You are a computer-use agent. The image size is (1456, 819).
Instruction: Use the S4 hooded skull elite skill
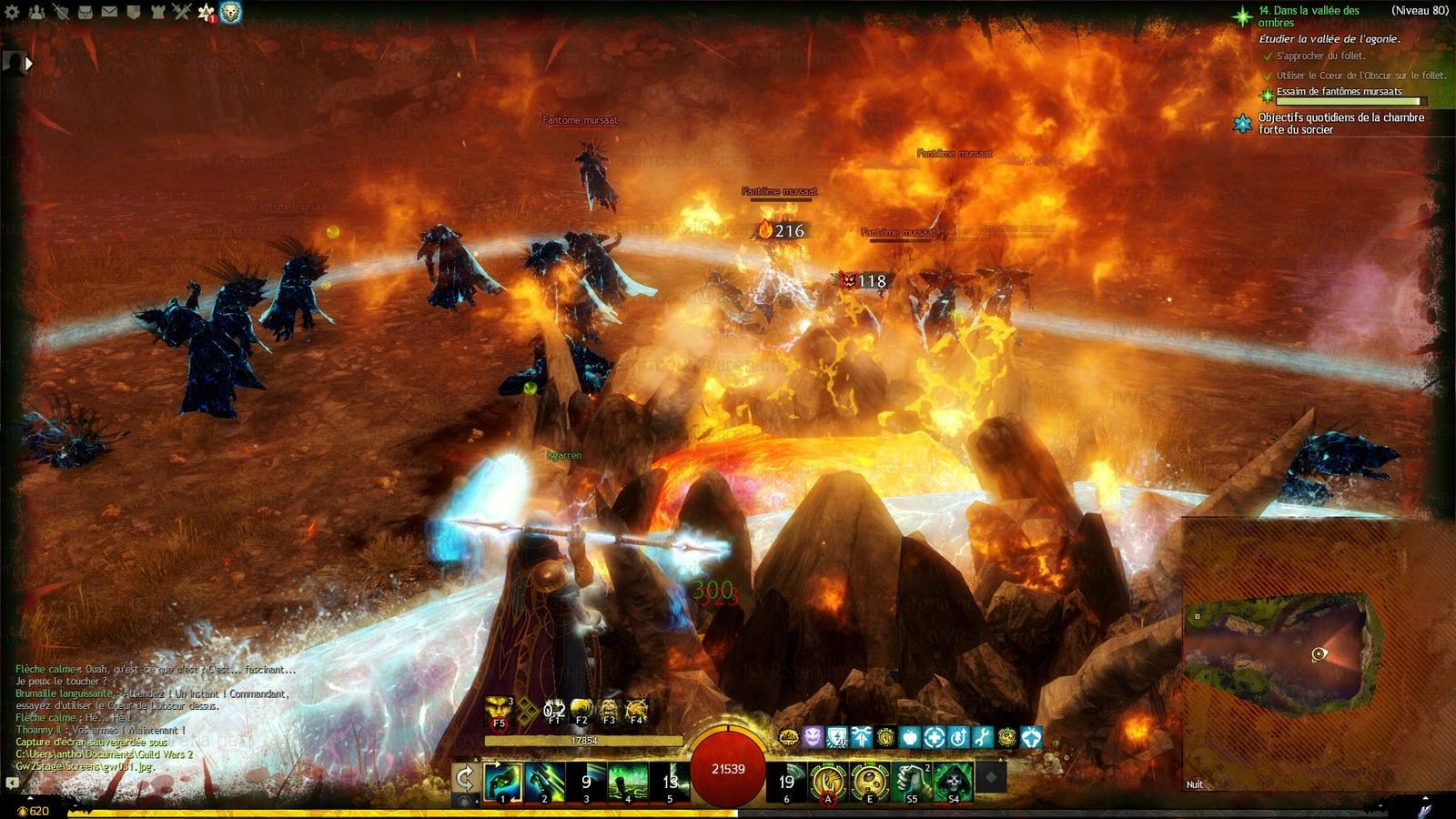pyautogui.click(x=953, y=782)
